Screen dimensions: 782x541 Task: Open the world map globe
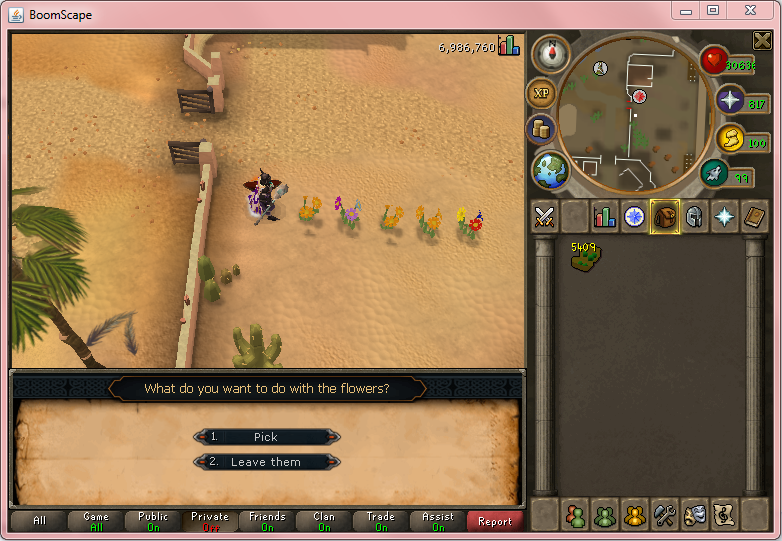(x=550, y=168)
